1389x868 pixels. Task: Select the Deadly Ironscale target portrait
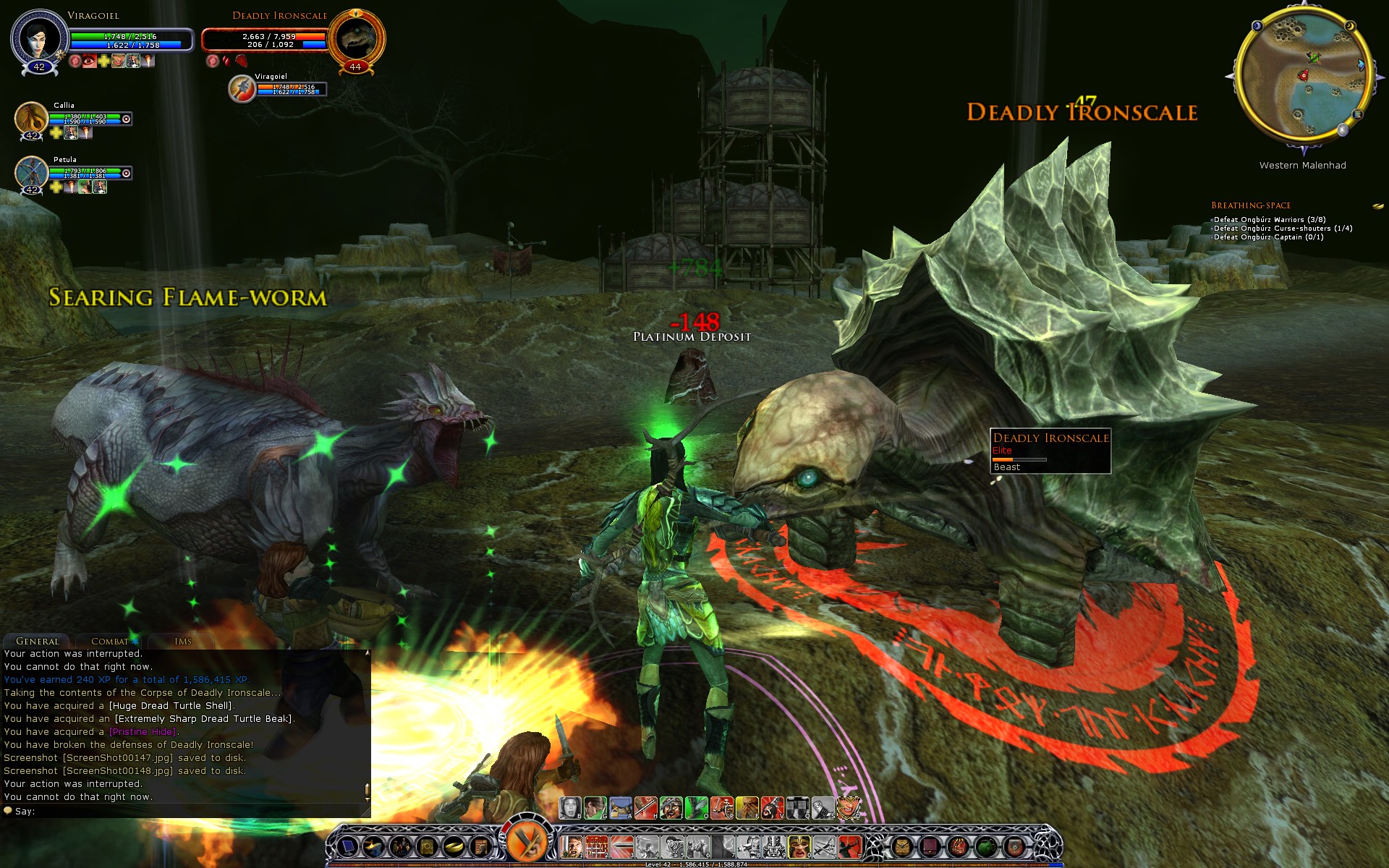[x=355, y=38]
